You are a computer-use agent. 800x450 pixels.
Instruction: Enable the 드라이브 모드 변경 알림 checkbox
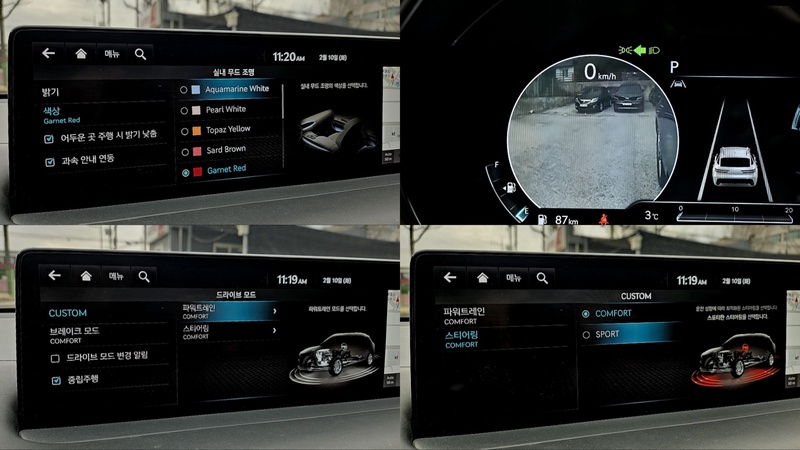coord(55,357)
